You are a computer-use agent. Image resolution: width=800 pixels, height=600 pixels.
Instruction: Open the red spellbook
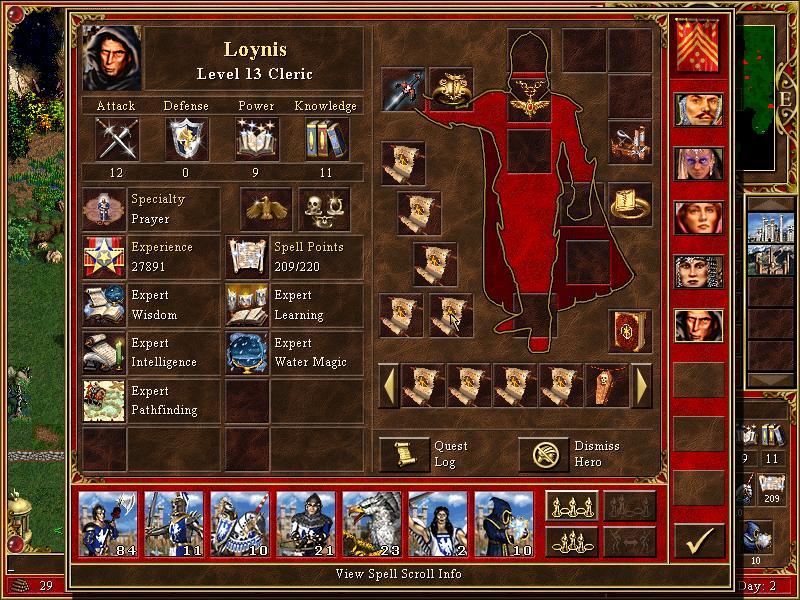coord(630,329)
